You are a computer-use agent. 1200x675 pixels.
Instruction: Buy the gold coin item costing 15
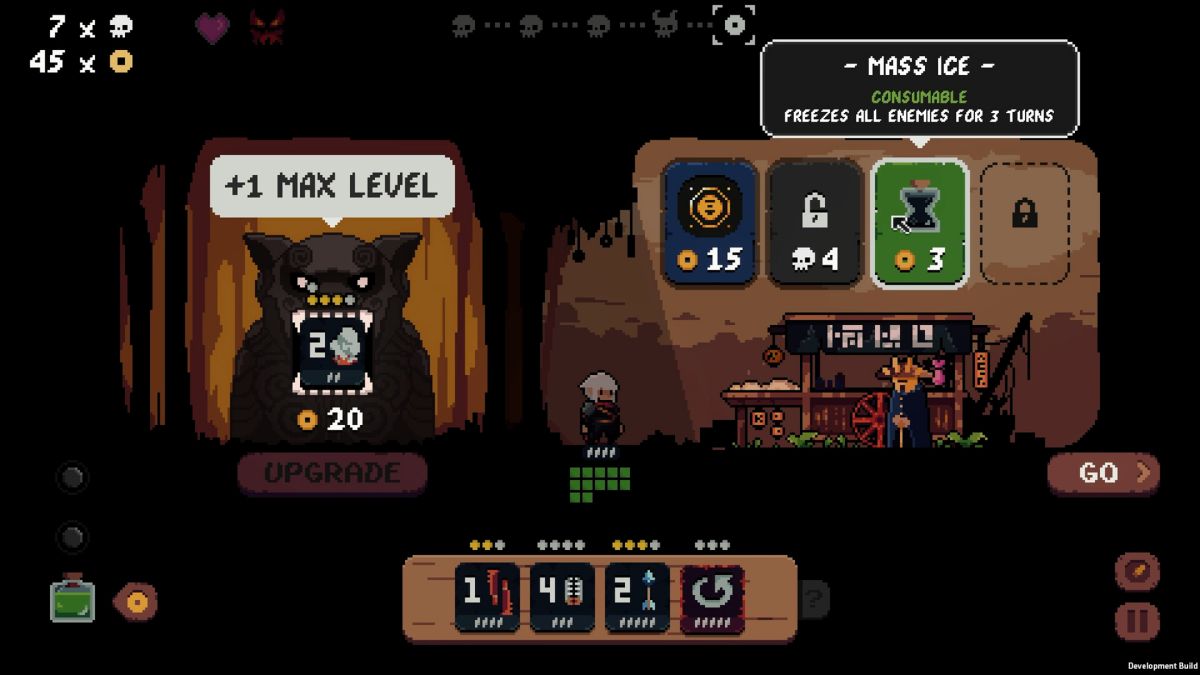(709, 224)
